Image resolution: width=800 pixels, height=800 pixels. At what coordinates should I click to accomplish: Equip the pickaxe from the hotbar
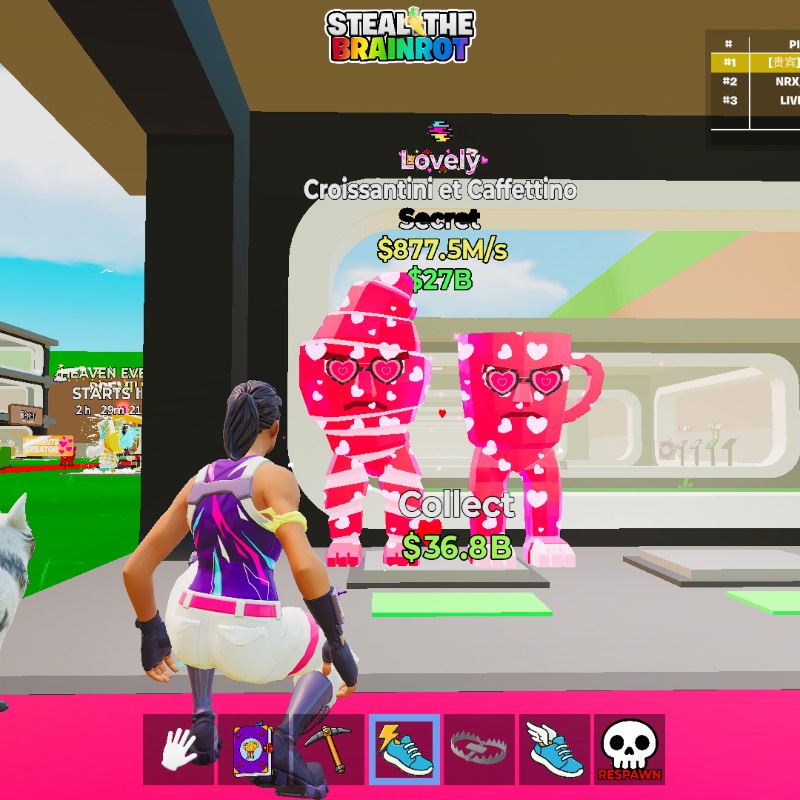(329, 749)
